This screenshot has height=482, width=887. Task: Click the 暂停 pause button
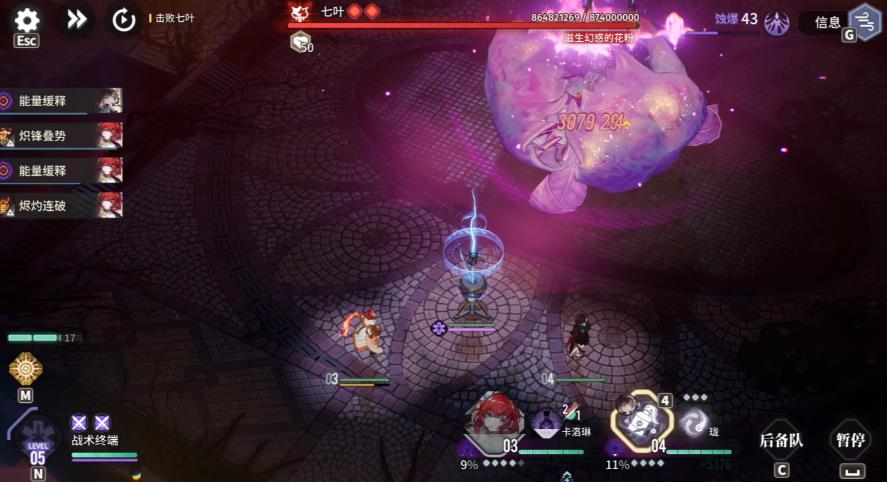click(850, 439)
